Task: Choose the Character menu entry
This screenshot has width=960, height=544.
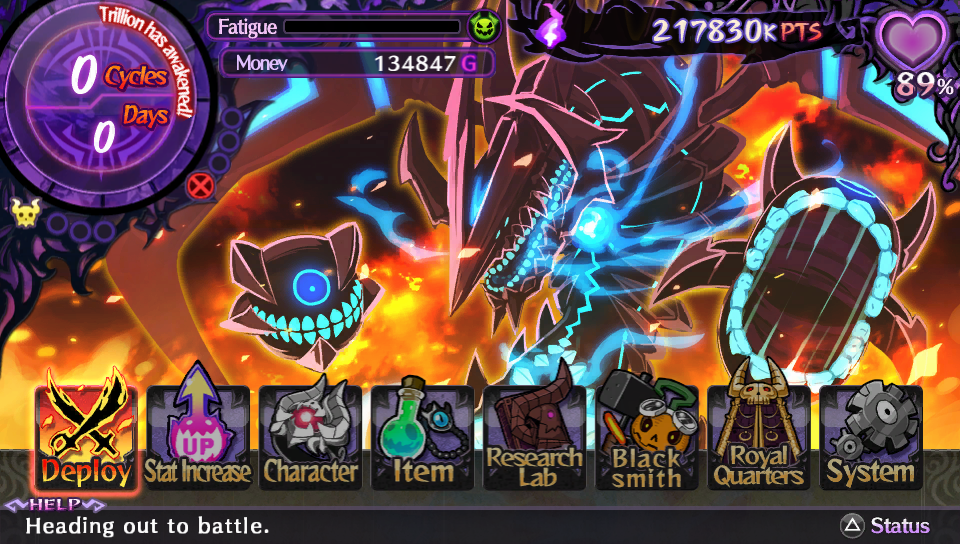Action: click(x=310, y=438)
